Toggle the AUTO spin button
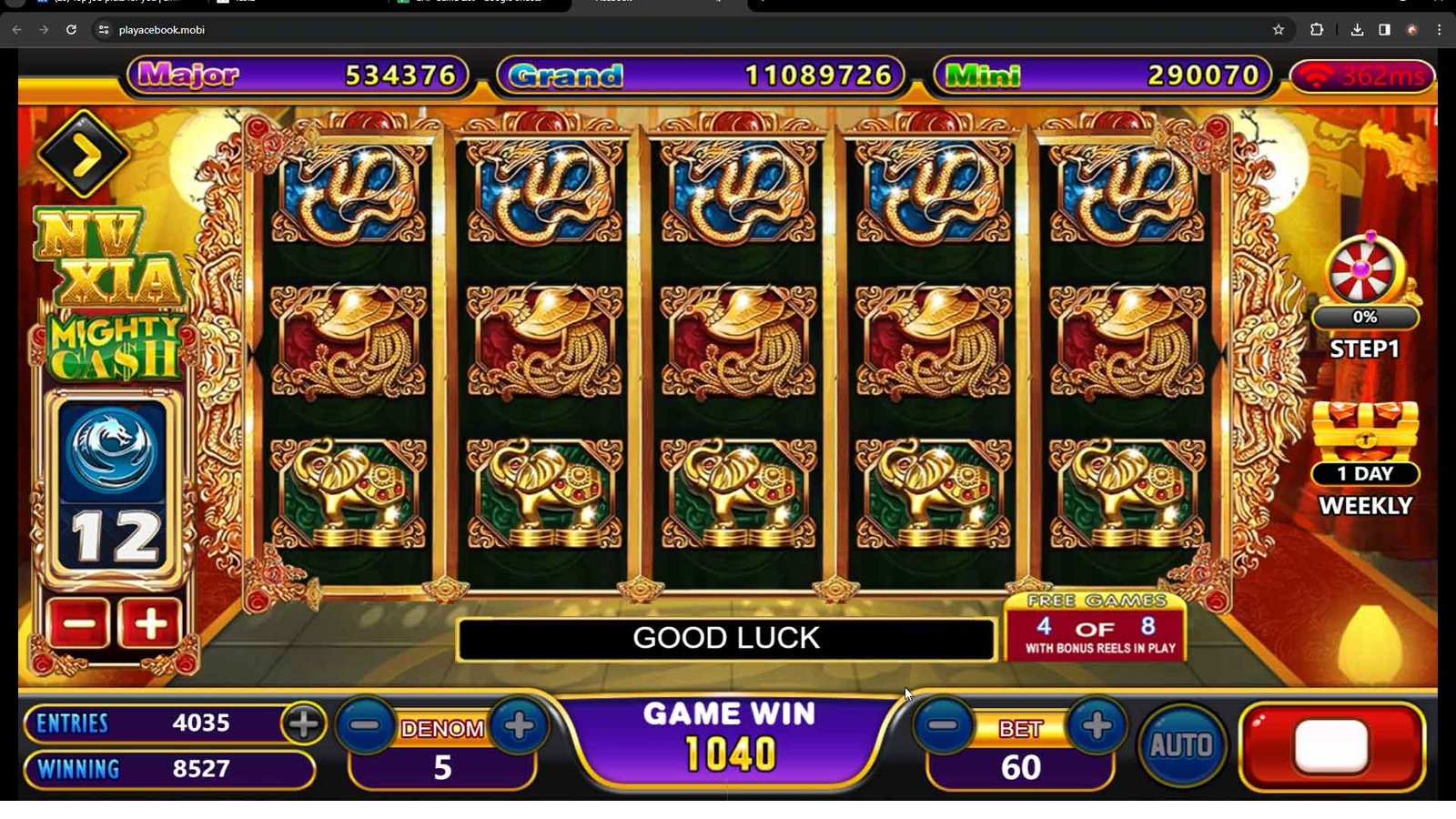The width and height of the screenshot is (1456, 819). (x=1181, y=746)
